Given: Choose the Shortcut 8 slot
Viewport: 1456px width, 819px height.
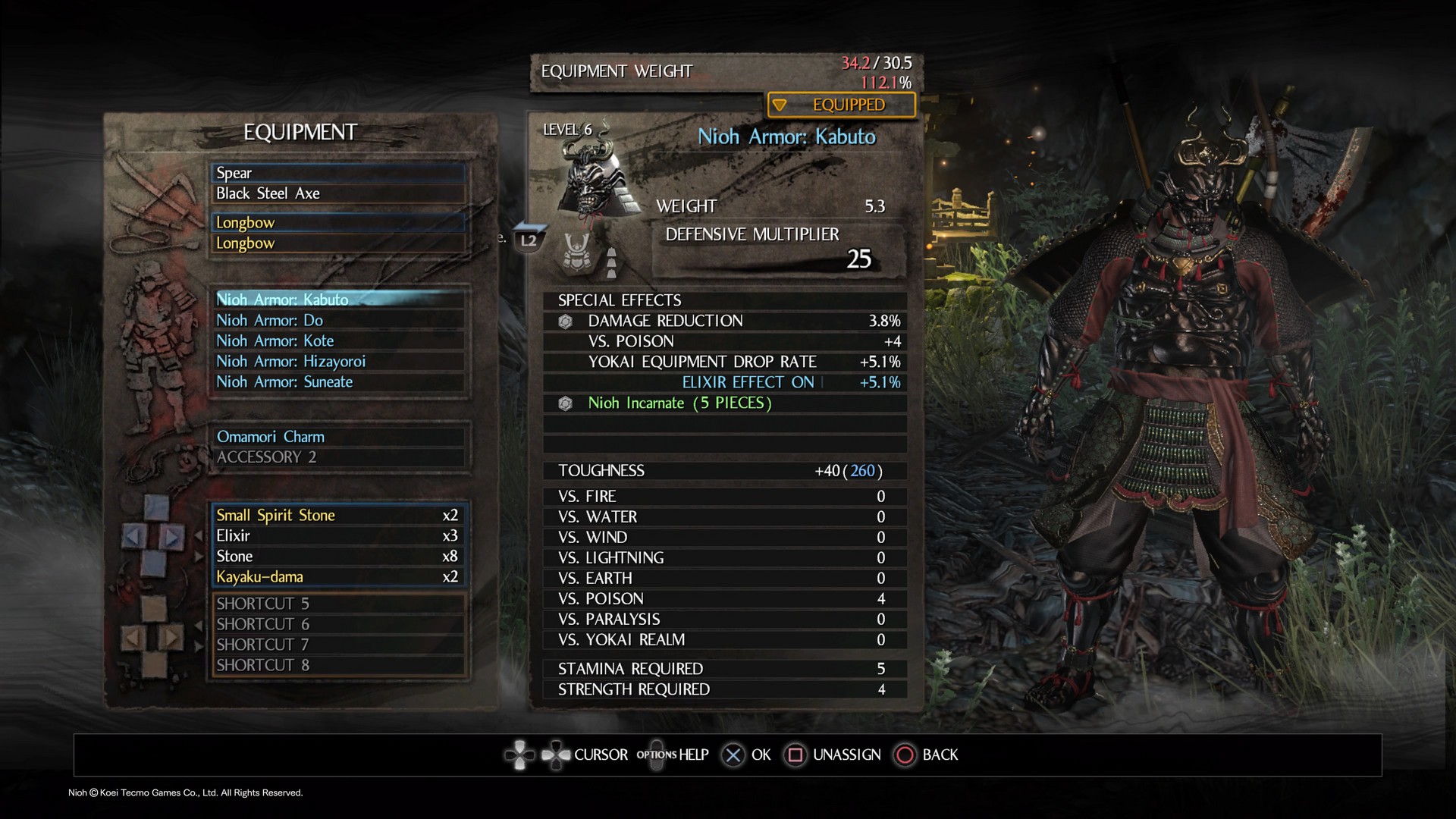Looking at the screenshot, I should 338,665.
